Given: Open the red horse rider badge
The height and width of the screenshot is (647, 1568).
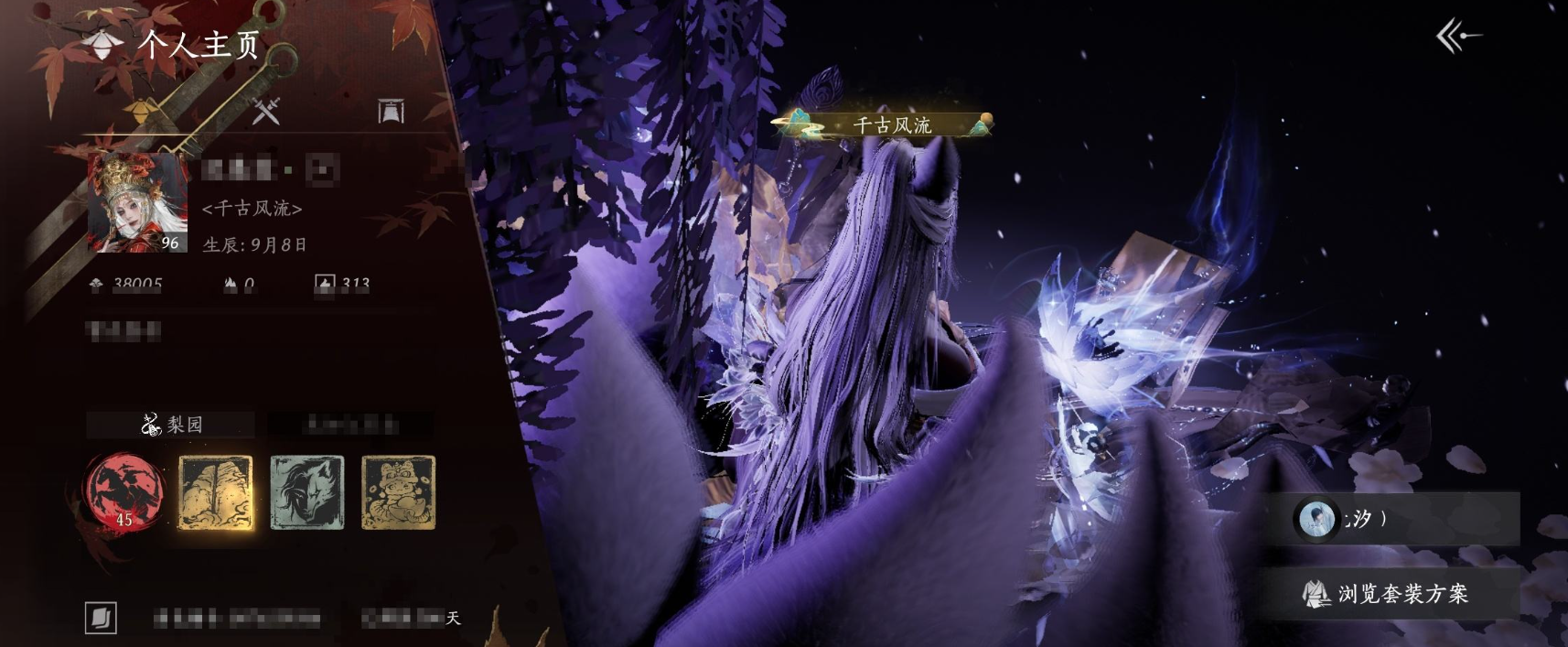Looking at the screenshot, I should pyautogui.click(x=124, y=492).
